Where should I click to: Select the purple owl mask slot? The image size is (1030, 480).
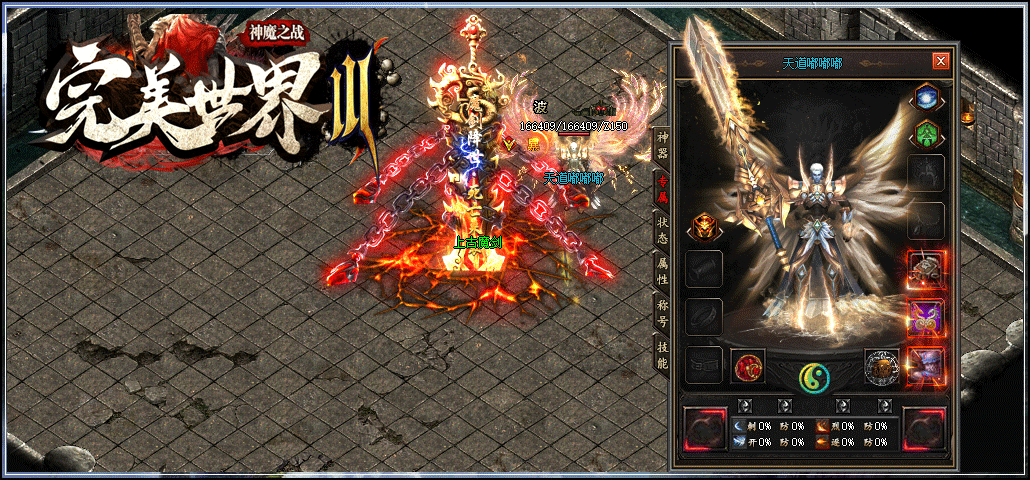(x=925, y=317)
